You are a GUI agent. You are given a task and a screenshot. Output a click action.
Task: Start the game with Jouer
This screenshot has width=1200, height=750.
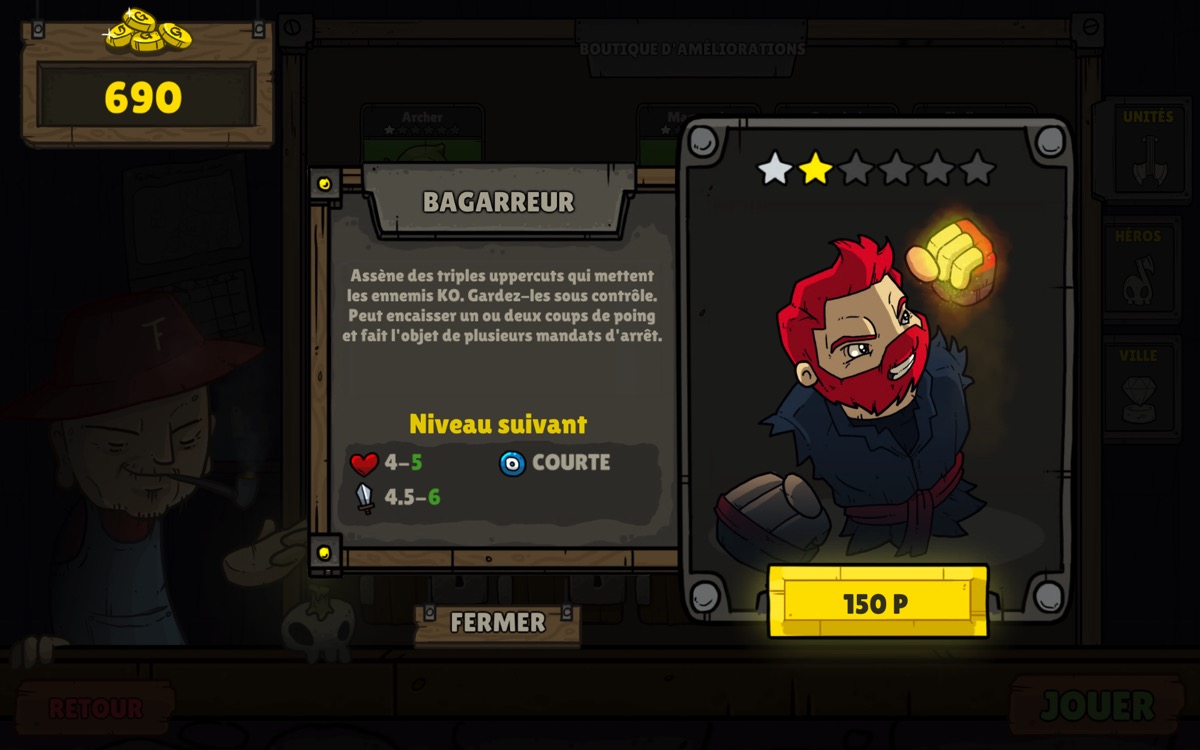pos(1097,706)
